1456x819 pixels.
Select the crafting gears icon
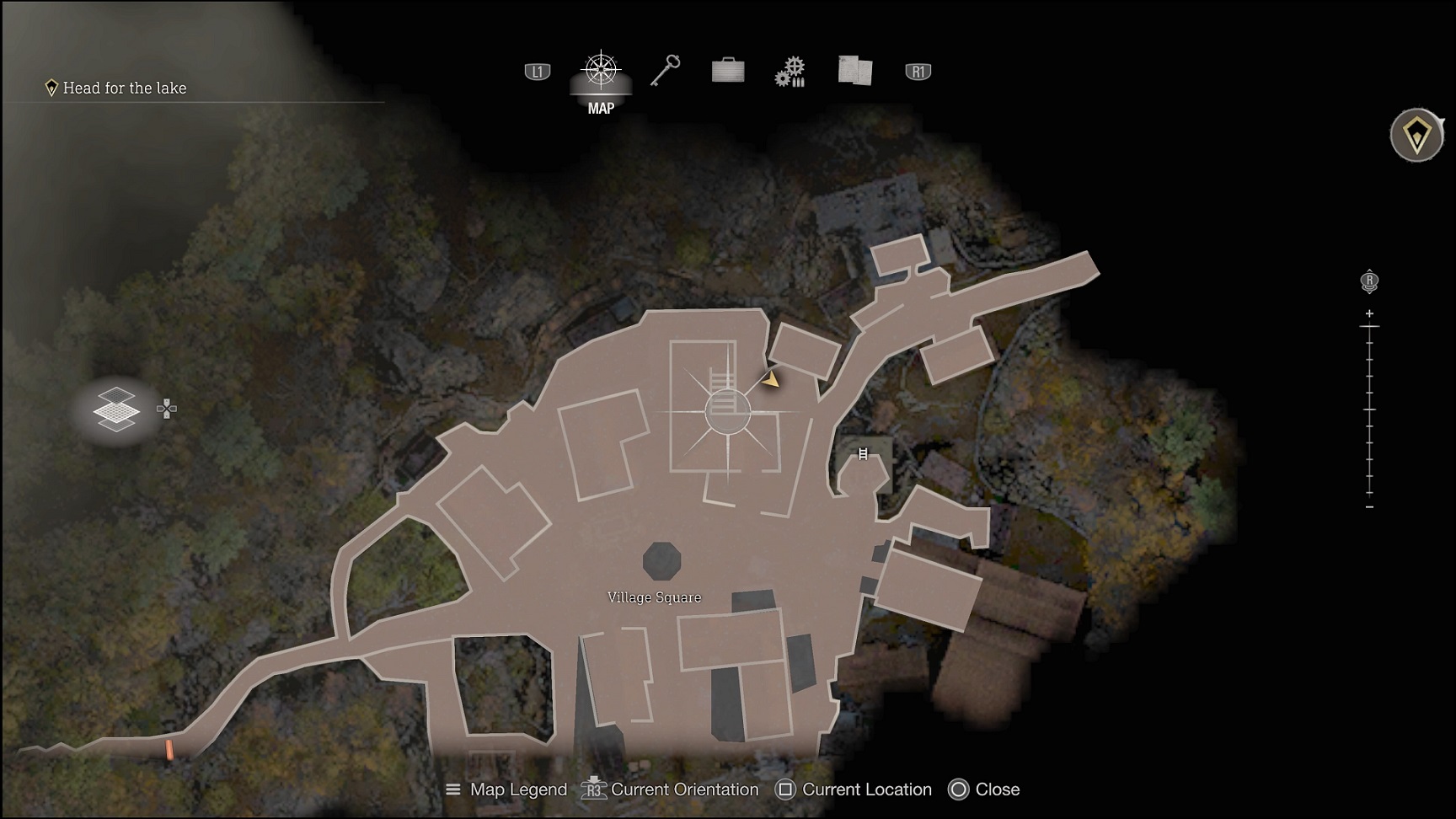click(x=790, y=72)
